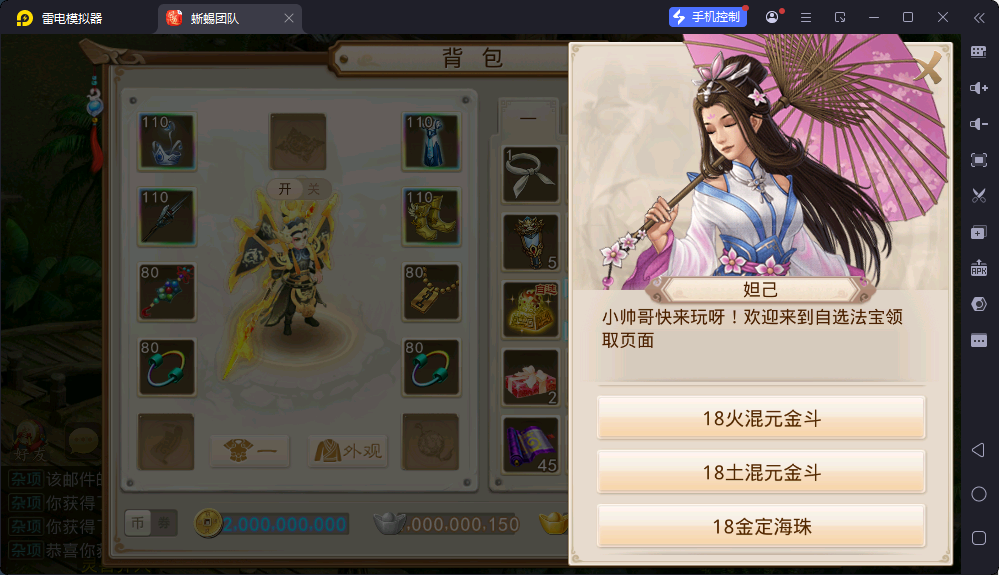
Task: Select the 18土混元金斗 reward
Action: tap(761, 472)
